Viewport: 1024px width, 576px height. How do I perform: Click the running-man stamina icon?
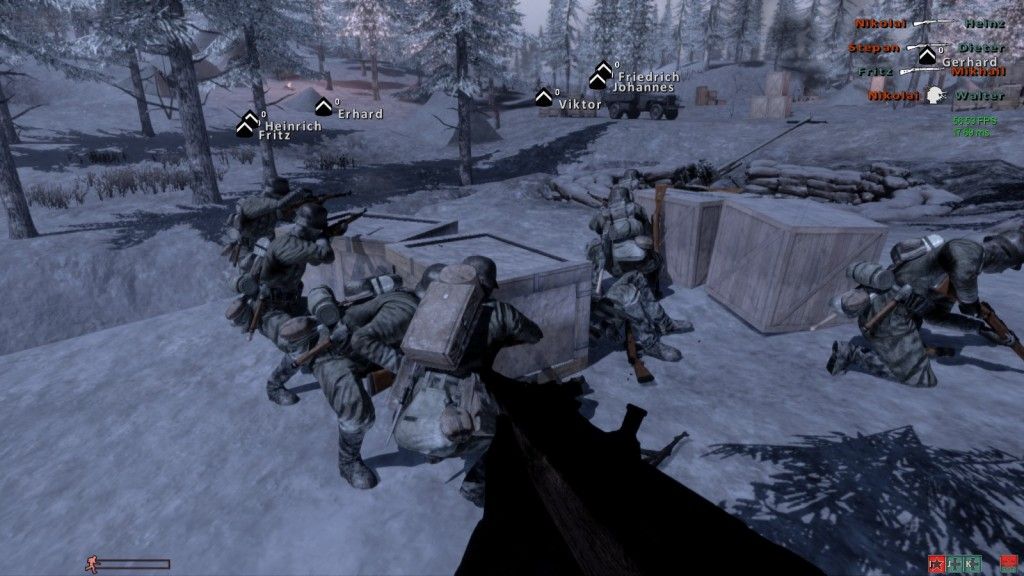pos(91,565)
